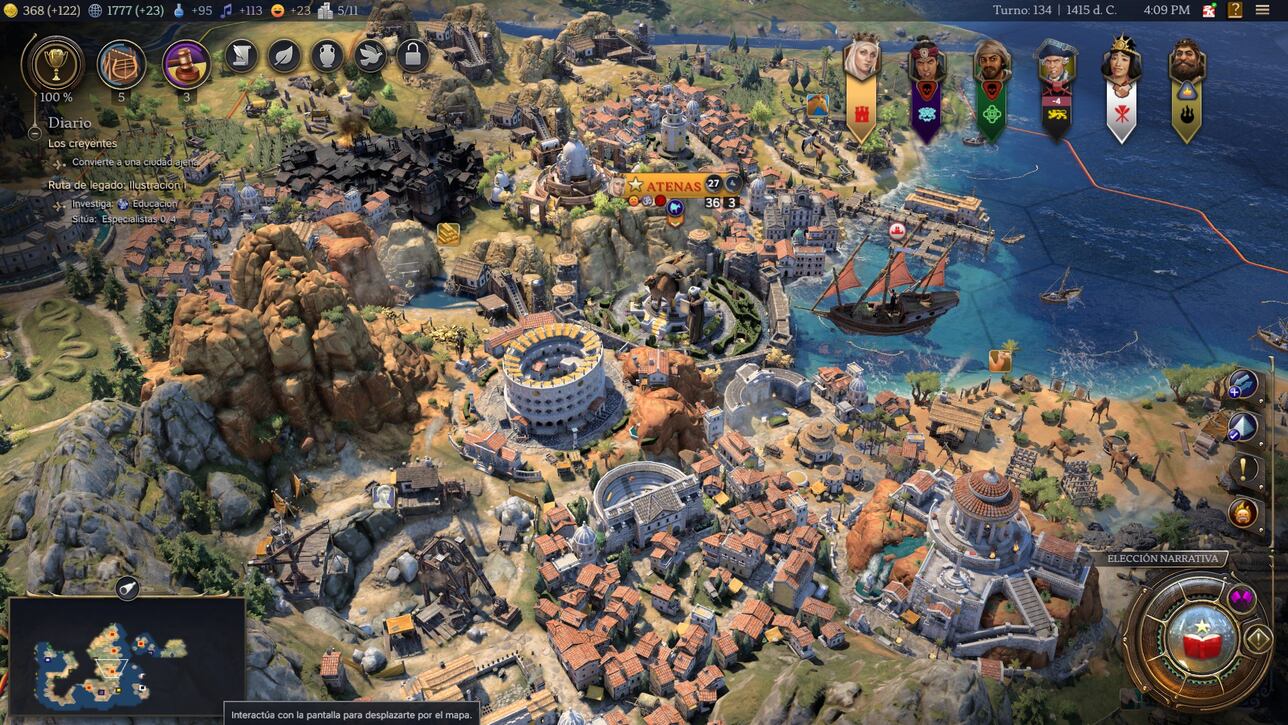
Task: Open the white-haired queen leader portrait
Action: click(861, 60)
